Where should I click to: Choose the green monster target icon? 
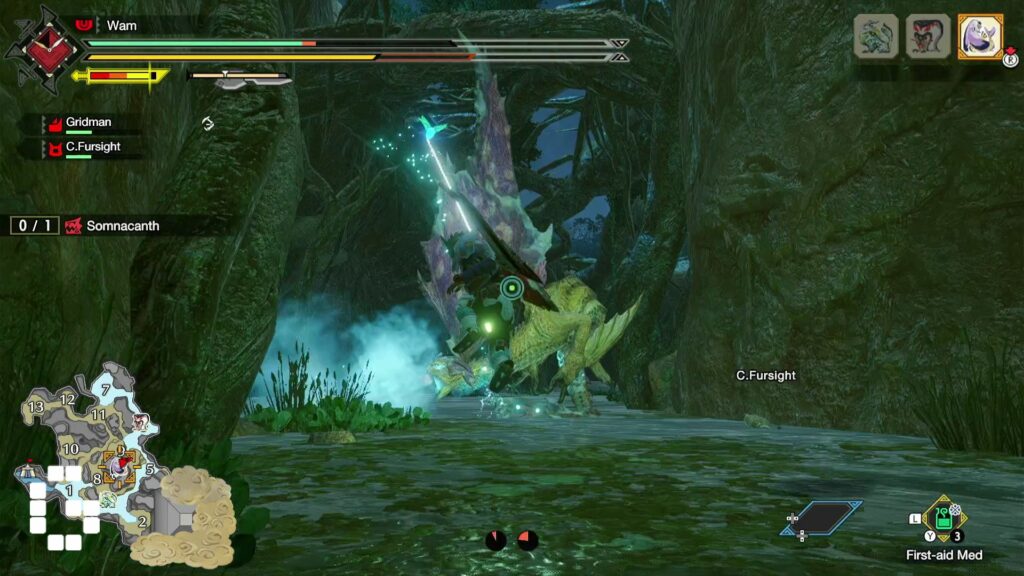(x=875, y=36)
